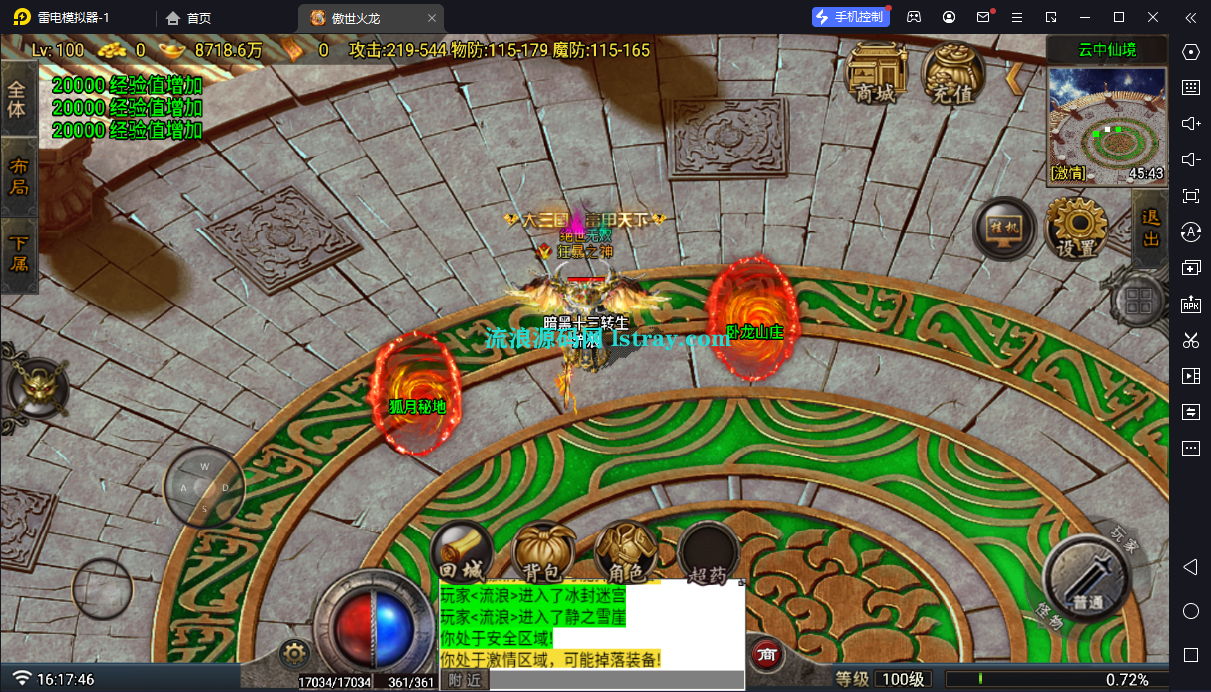Open the 设置 gear settings

point(1076,227)
